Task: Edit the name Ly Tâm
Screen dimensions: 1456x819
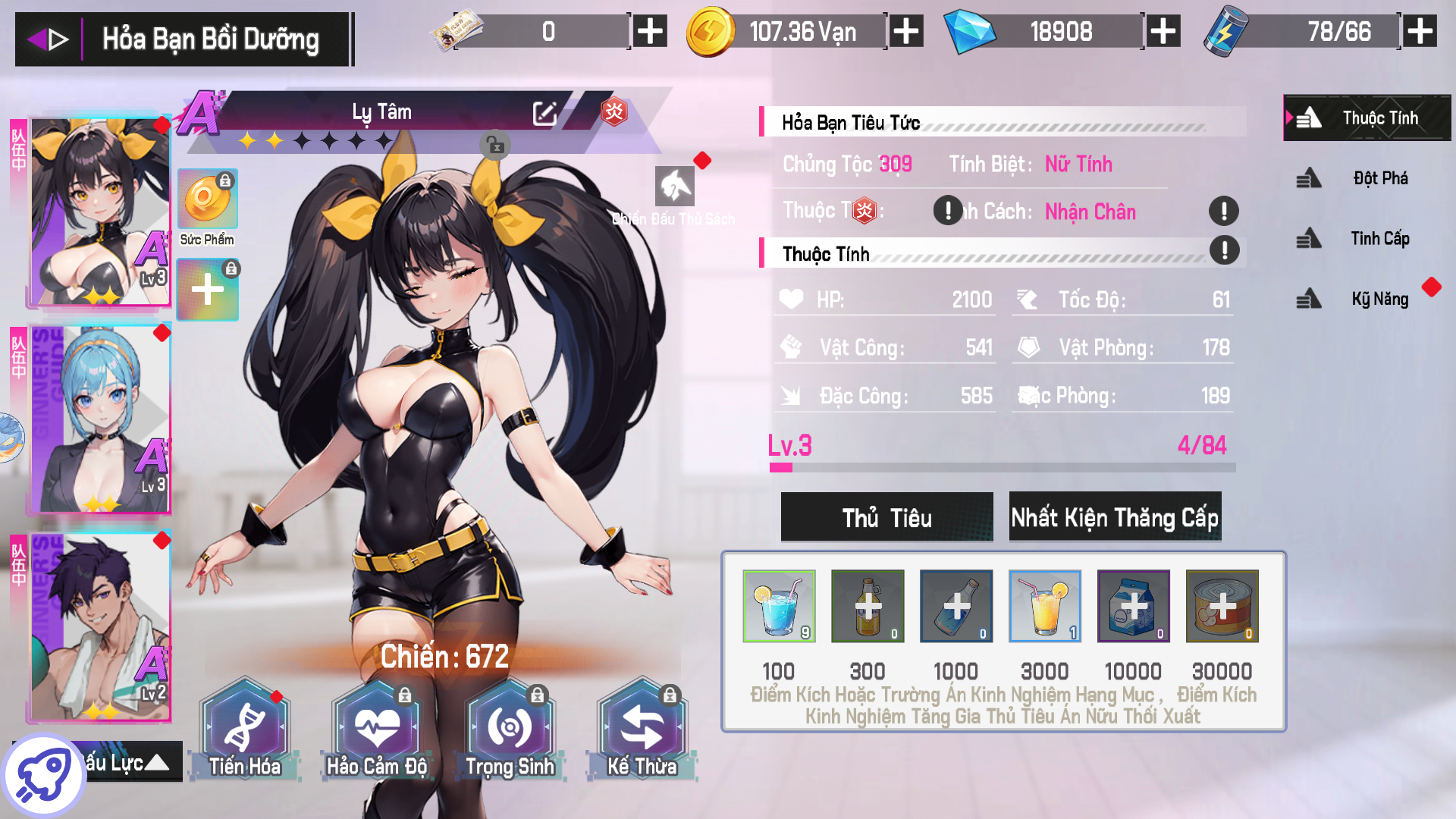Action: (544, 114)
